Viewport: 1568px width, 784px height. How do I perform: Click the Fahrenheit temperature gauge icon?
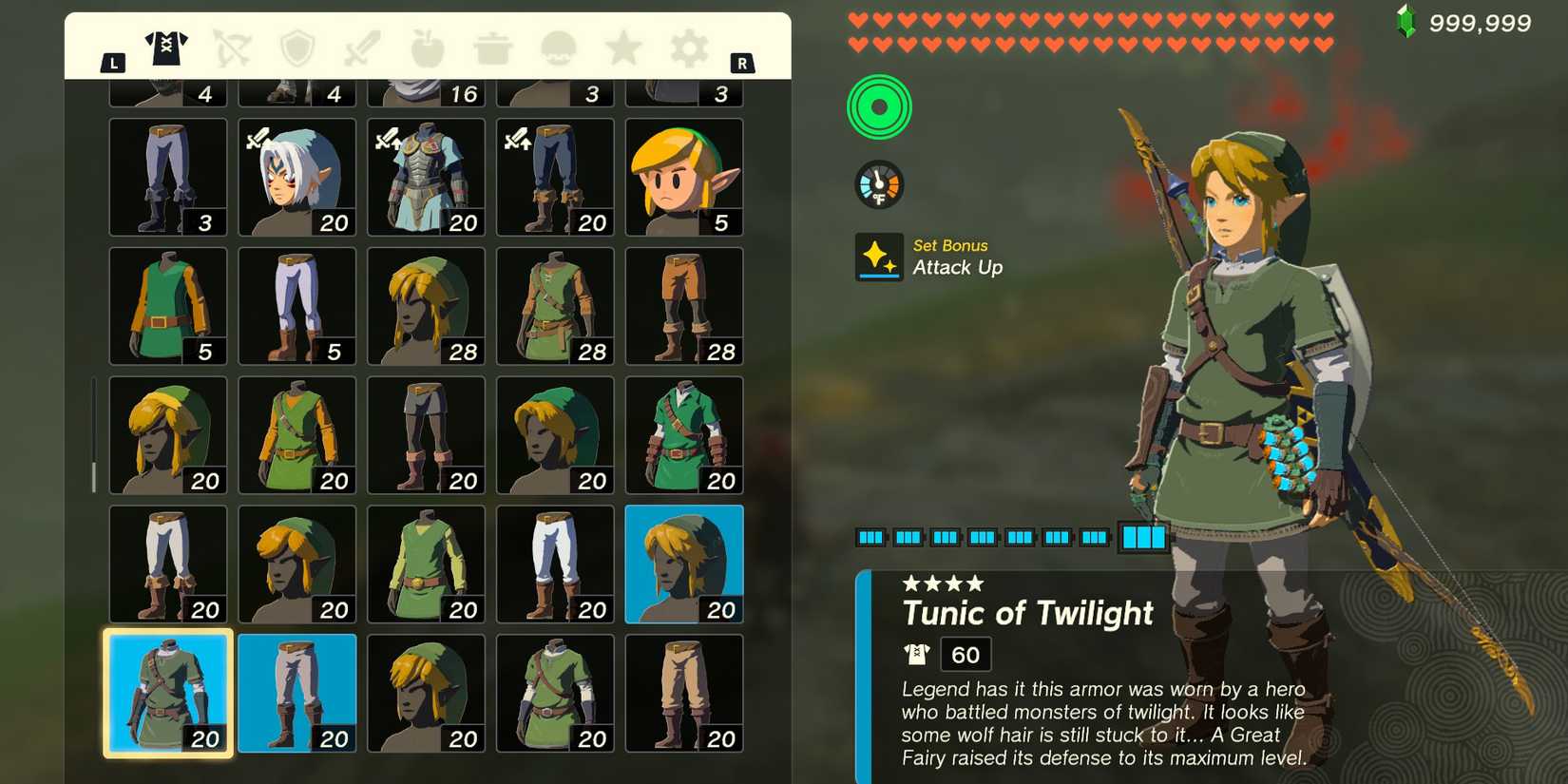tap(879, 183)
